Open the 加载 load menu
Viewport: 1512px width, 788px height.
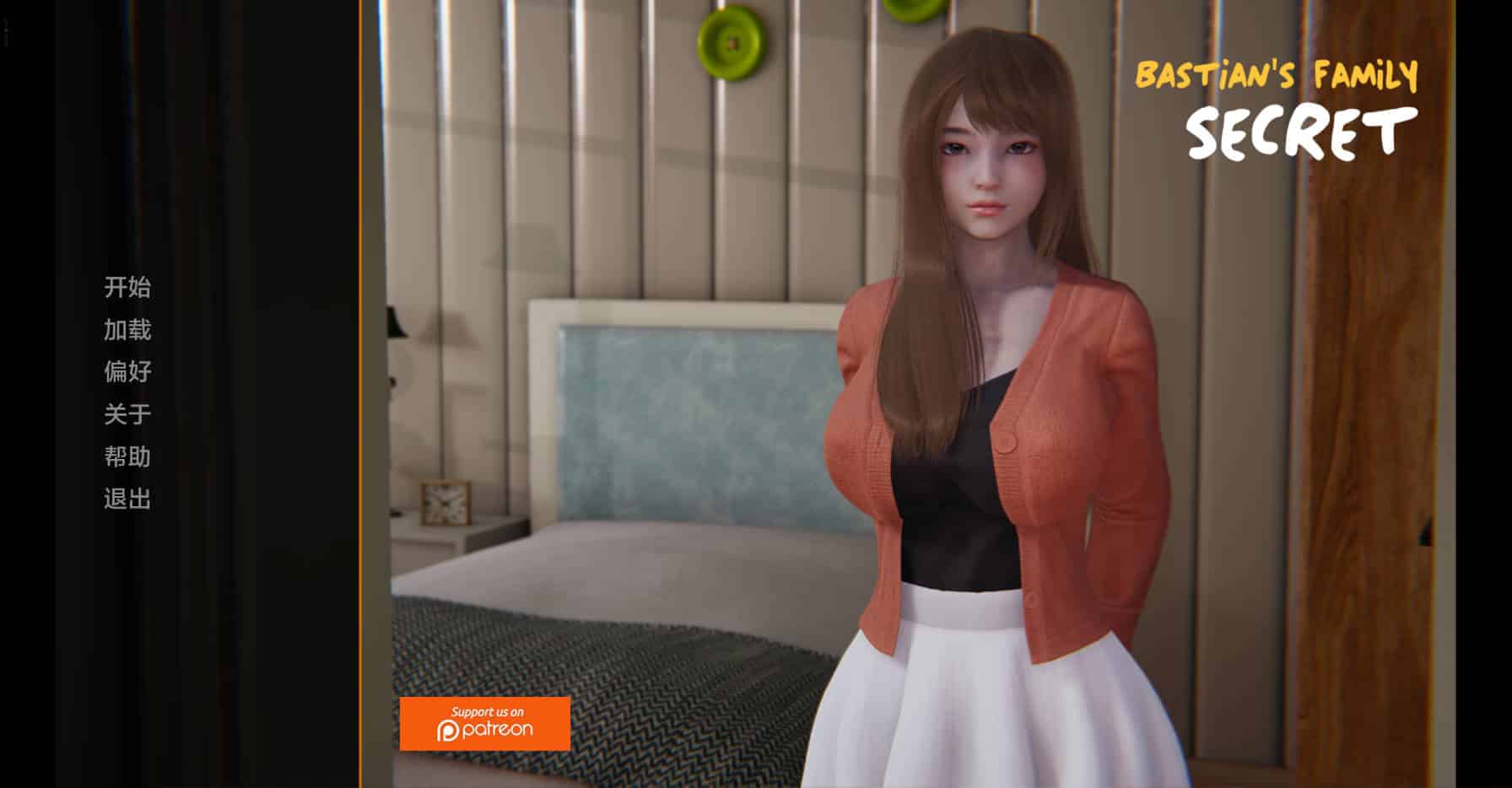[x=127, y=330]
